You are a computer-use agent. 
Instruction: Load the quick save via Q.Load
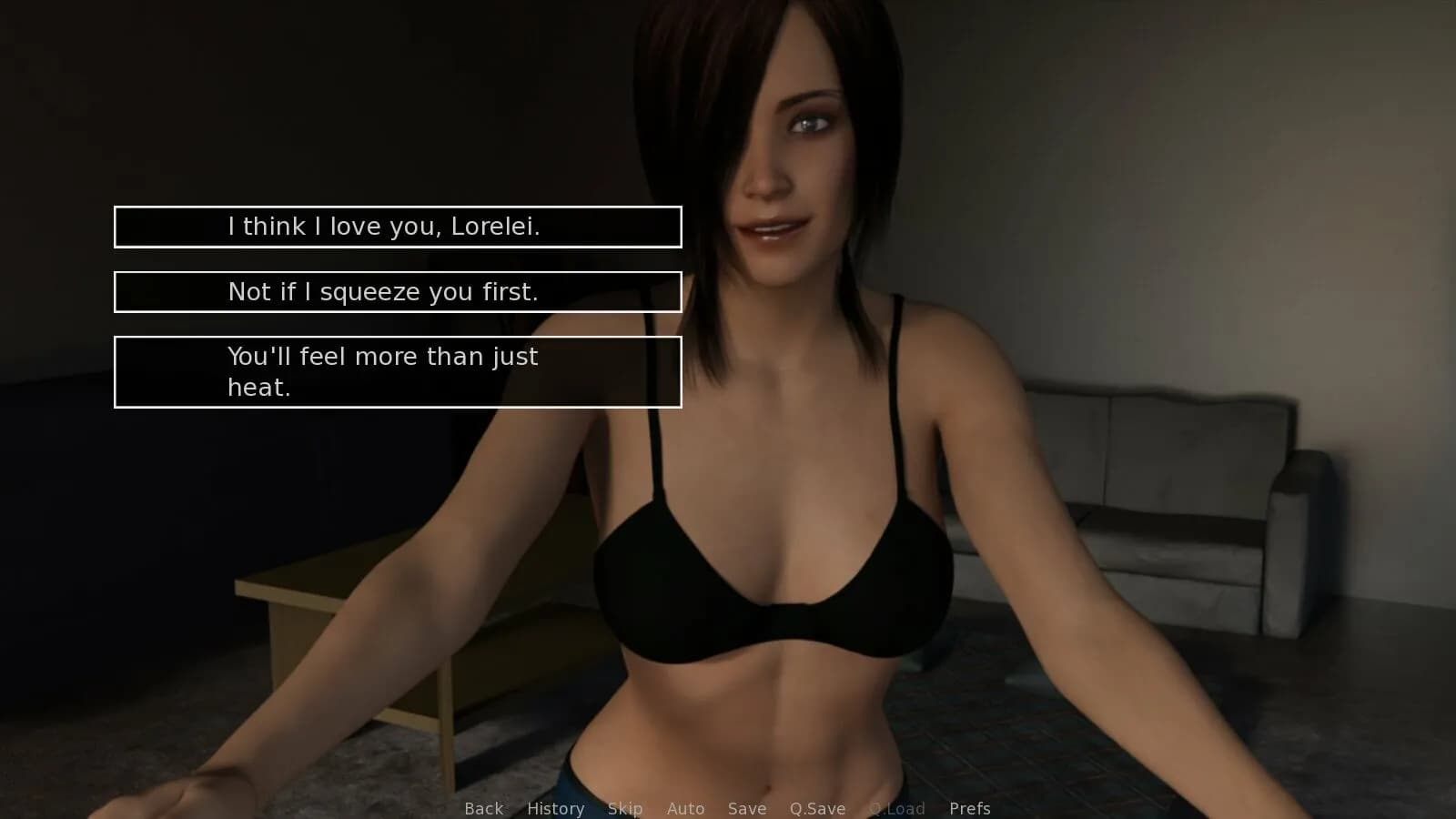[x=896, y=808]
